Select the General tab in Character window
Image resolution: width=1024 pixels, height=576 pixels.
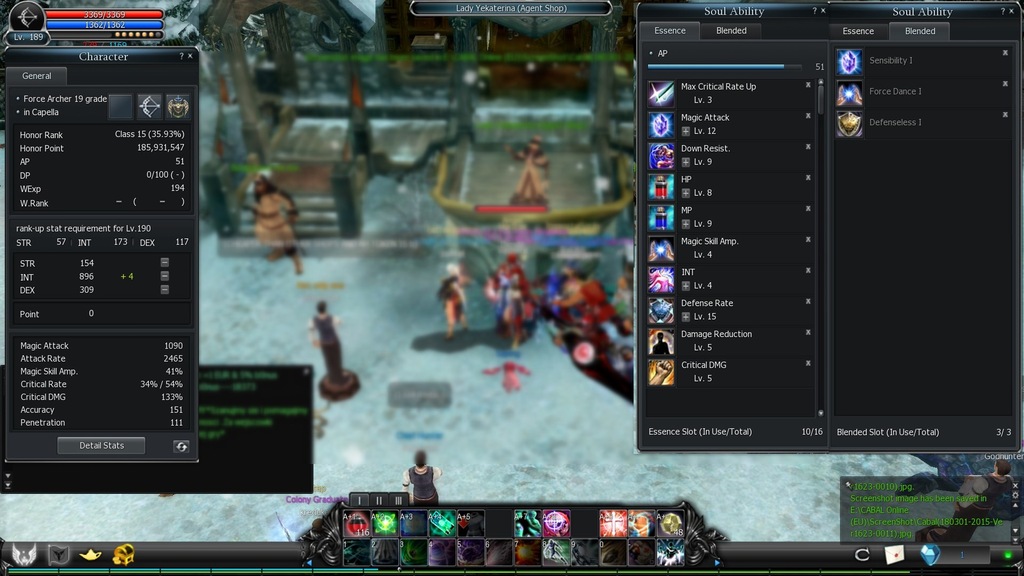pyautogui.click(x=37, y=76)
